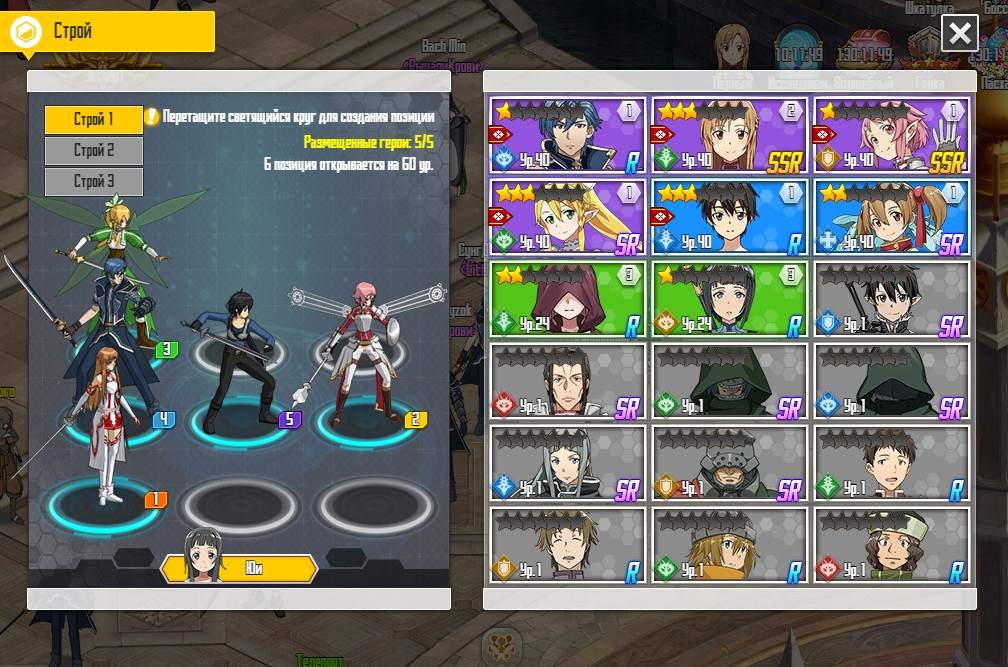This screenshot has height=667, width=1008.
Task: Choose the Asuna SSR hero card
Action: pyautogui.click(x=730, y=136)
